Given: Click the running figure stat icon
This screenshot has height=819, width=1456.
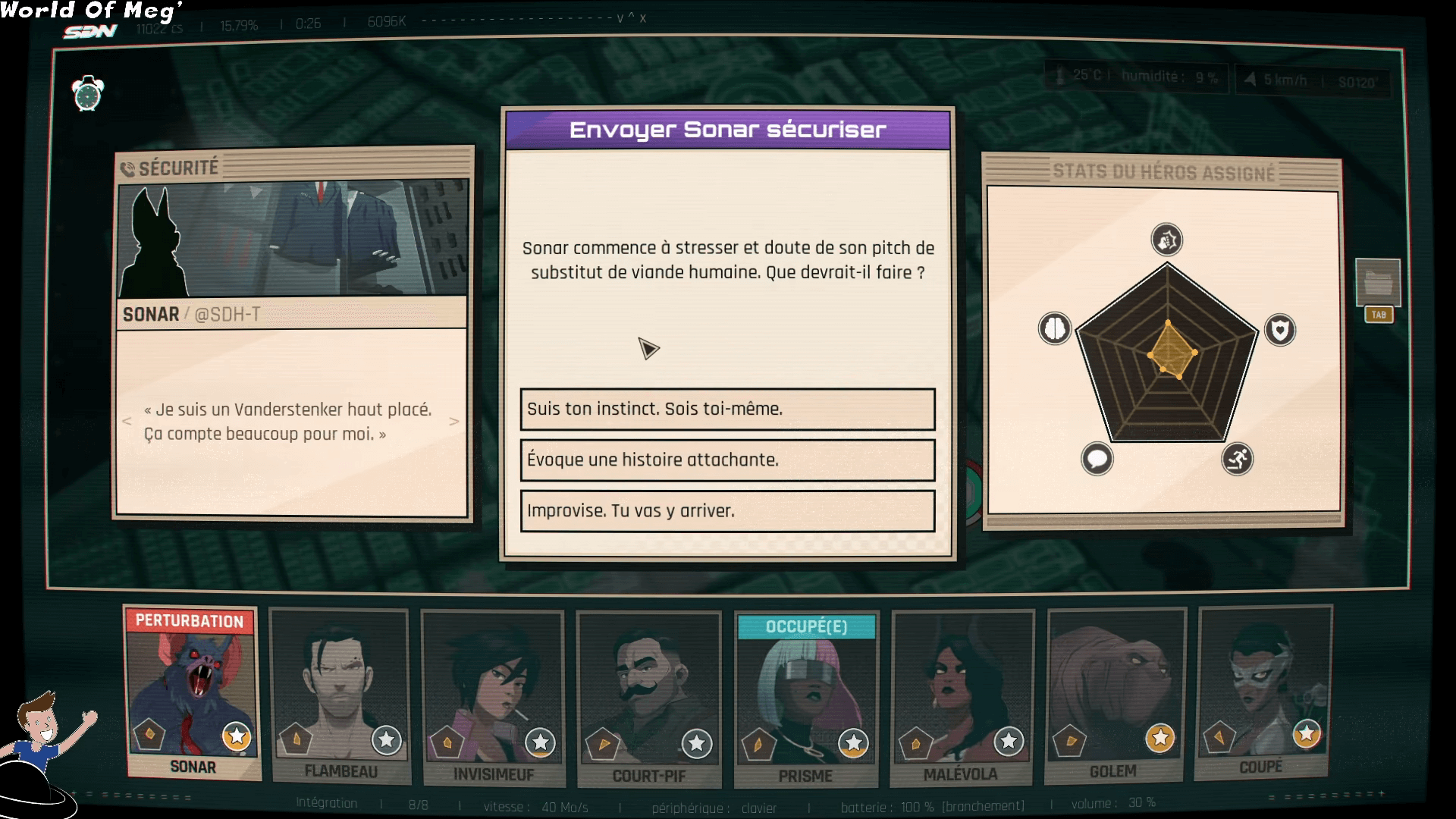Looking at the screenshot, I should (1237, 459).
